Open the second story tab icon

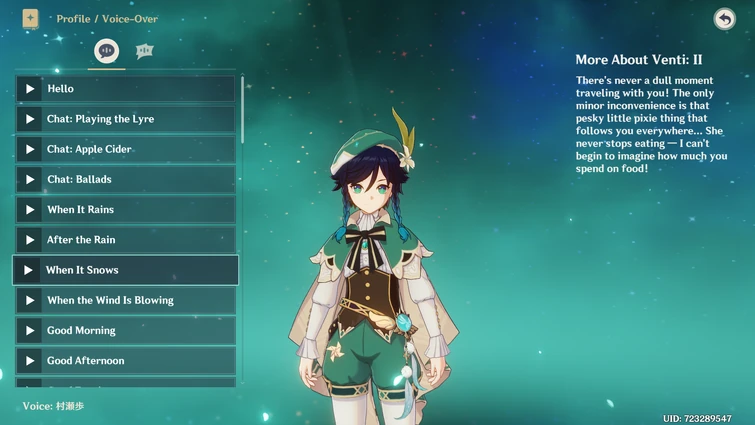pyautogui.click(x=144, y=51)
